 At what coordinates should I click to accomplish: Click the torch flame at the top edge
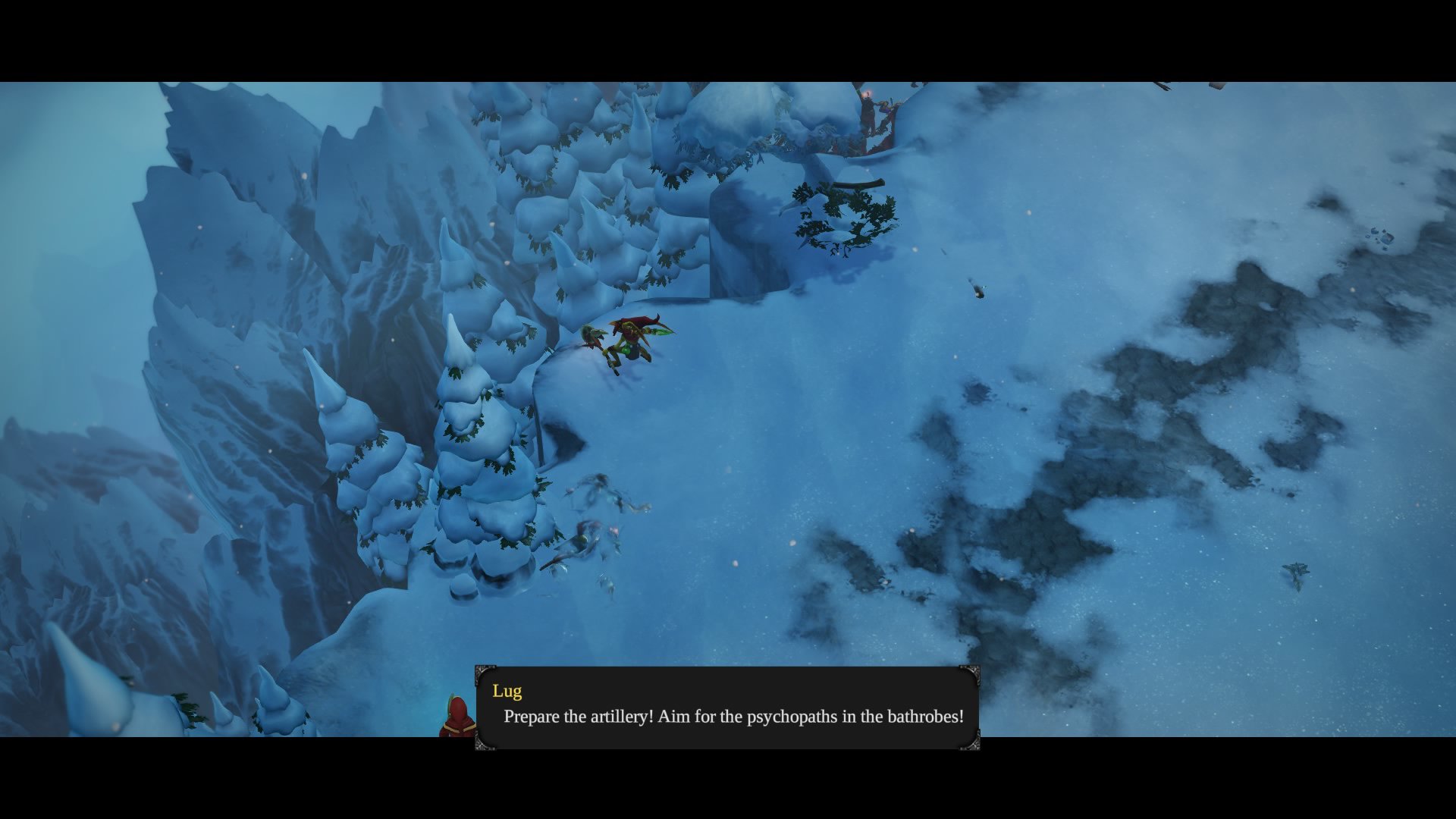pyautogui.click(x=868, y=93)
